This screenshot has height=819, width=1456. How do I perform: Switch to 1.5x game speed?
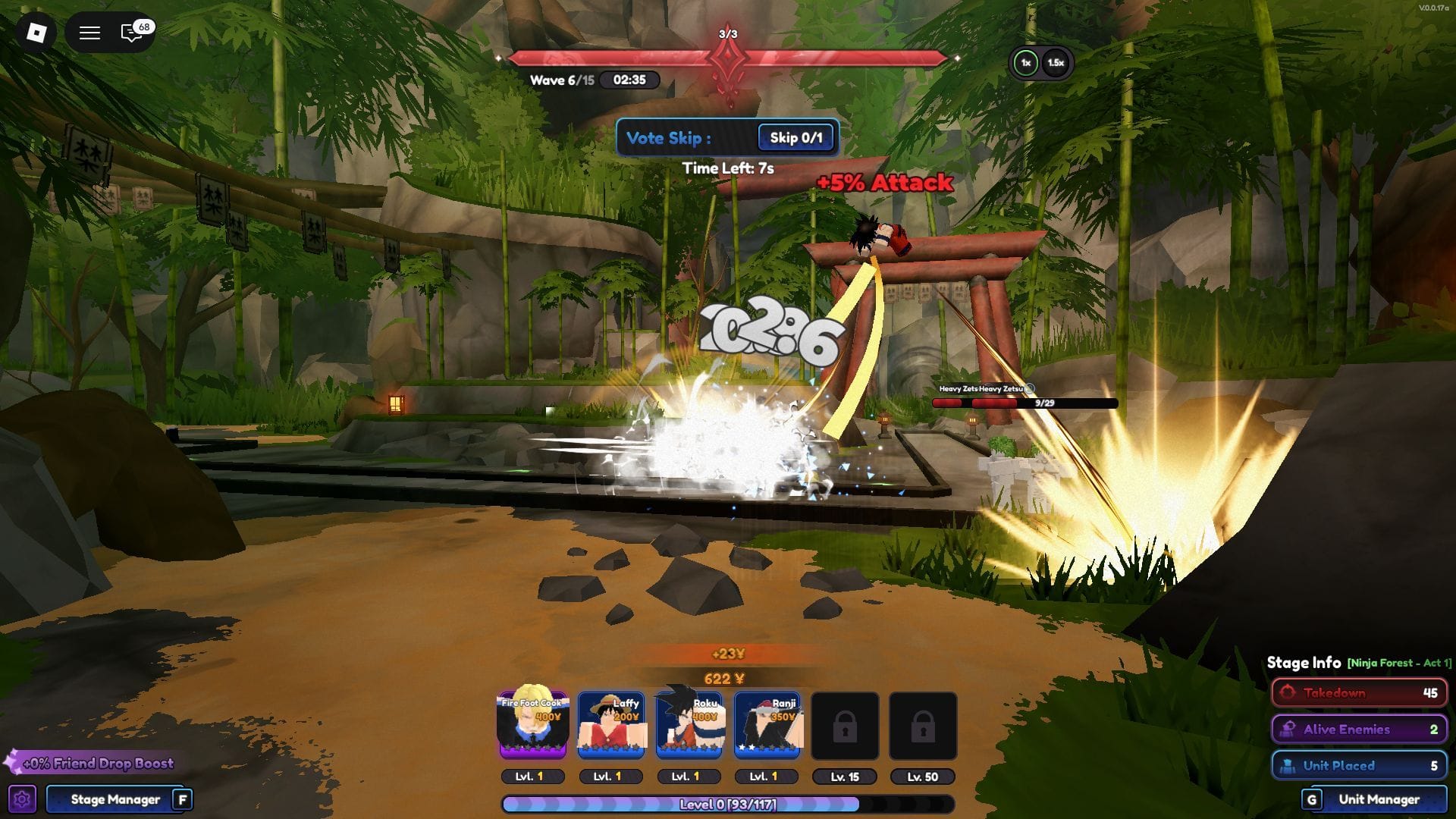[x=1056, y=63]
